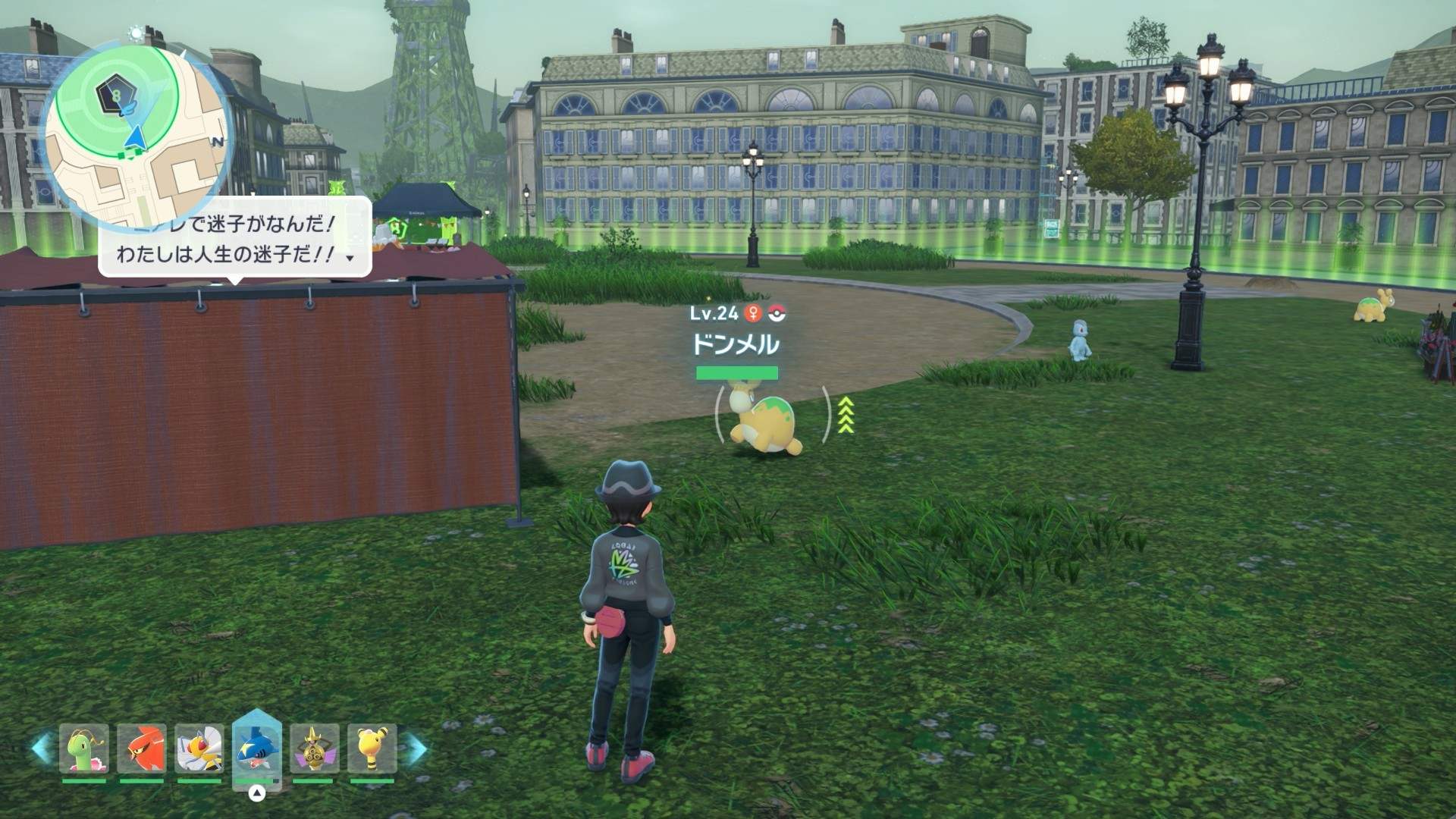Switch to Beedrill in the party bar
This screenshot has width=1456, height=819.
point(199,748)
